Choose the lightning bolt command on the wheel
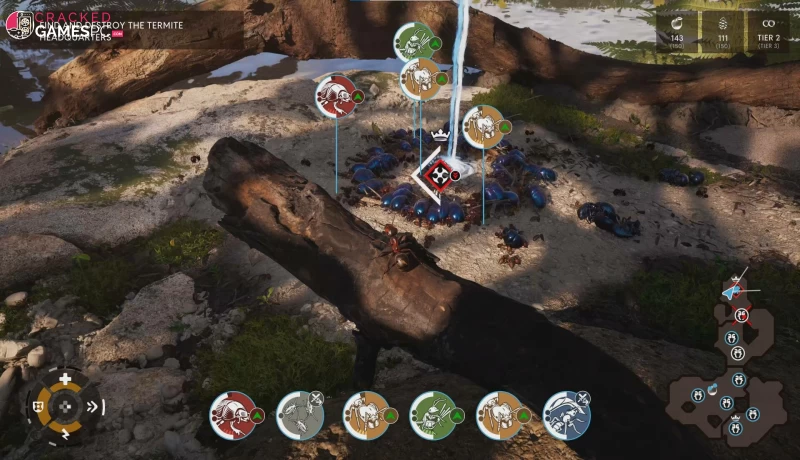 pos(66,434)
